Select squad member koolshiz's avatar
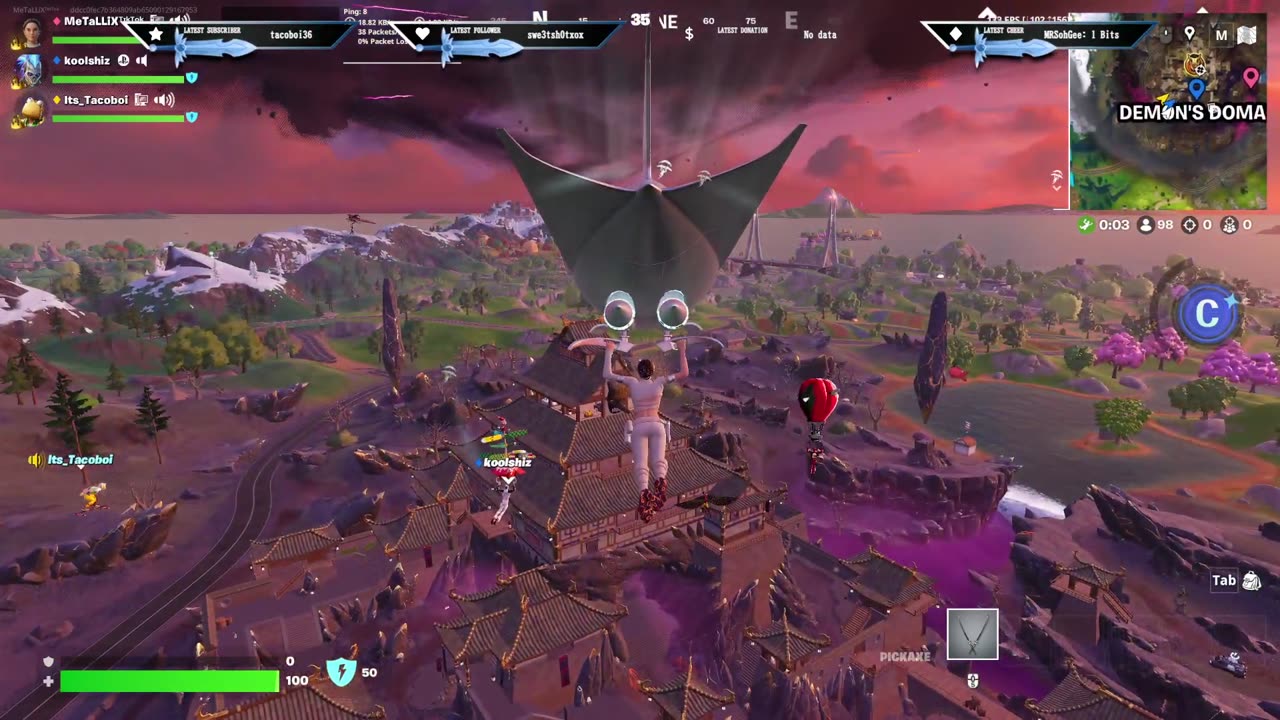 (x=28, y=70)
